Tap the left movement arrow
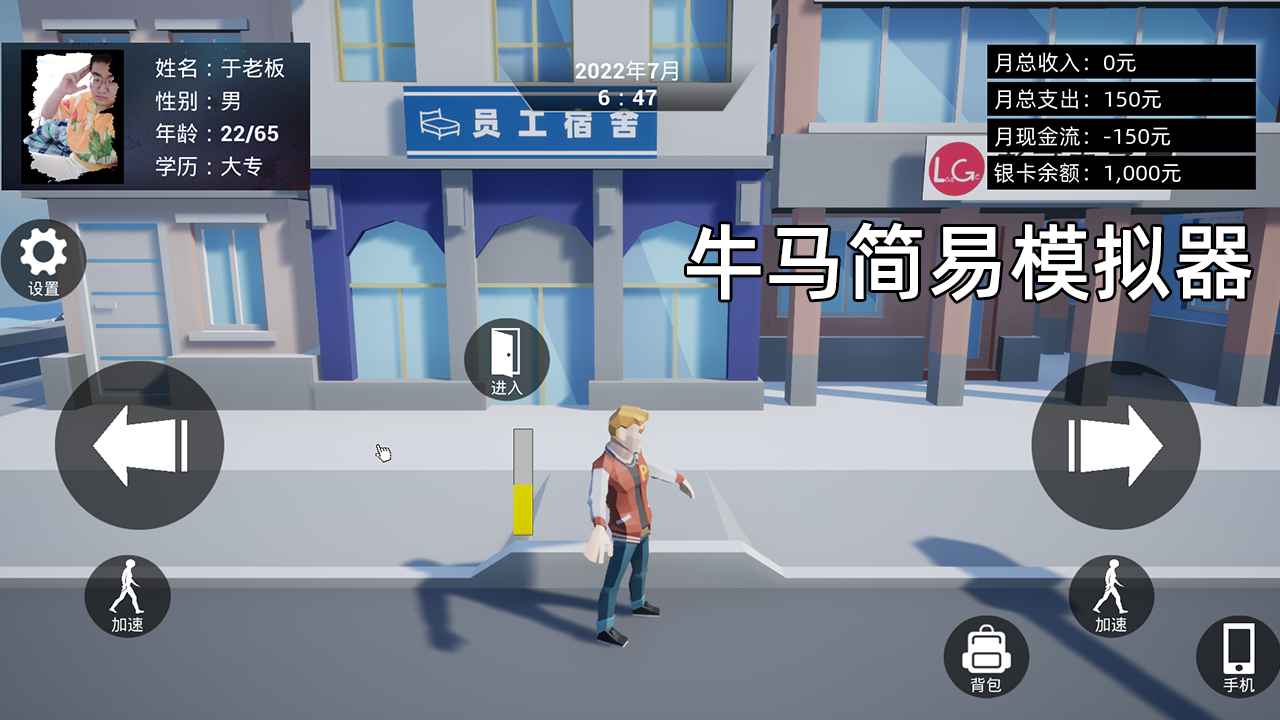The image size is (1280, 720). (x=140, y=446)
